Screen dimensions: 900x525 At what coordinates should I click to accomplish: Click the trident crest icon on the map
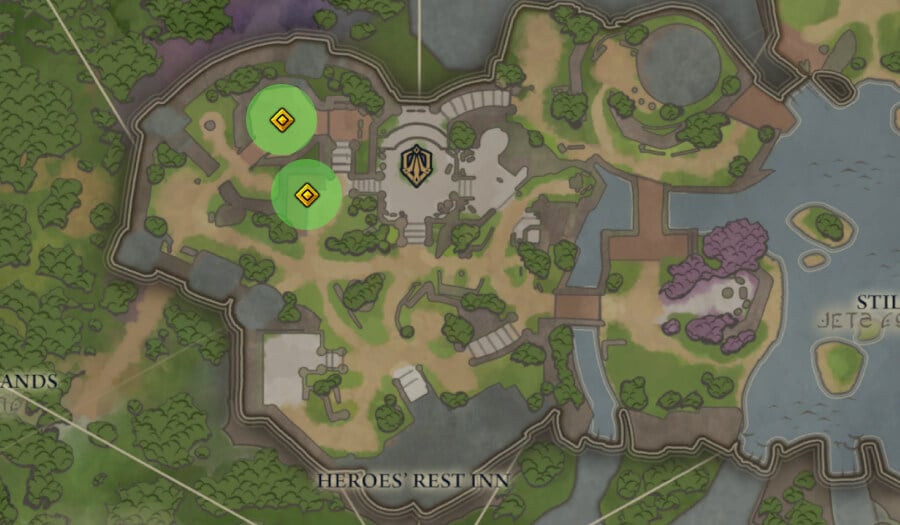tap(414, 166)
